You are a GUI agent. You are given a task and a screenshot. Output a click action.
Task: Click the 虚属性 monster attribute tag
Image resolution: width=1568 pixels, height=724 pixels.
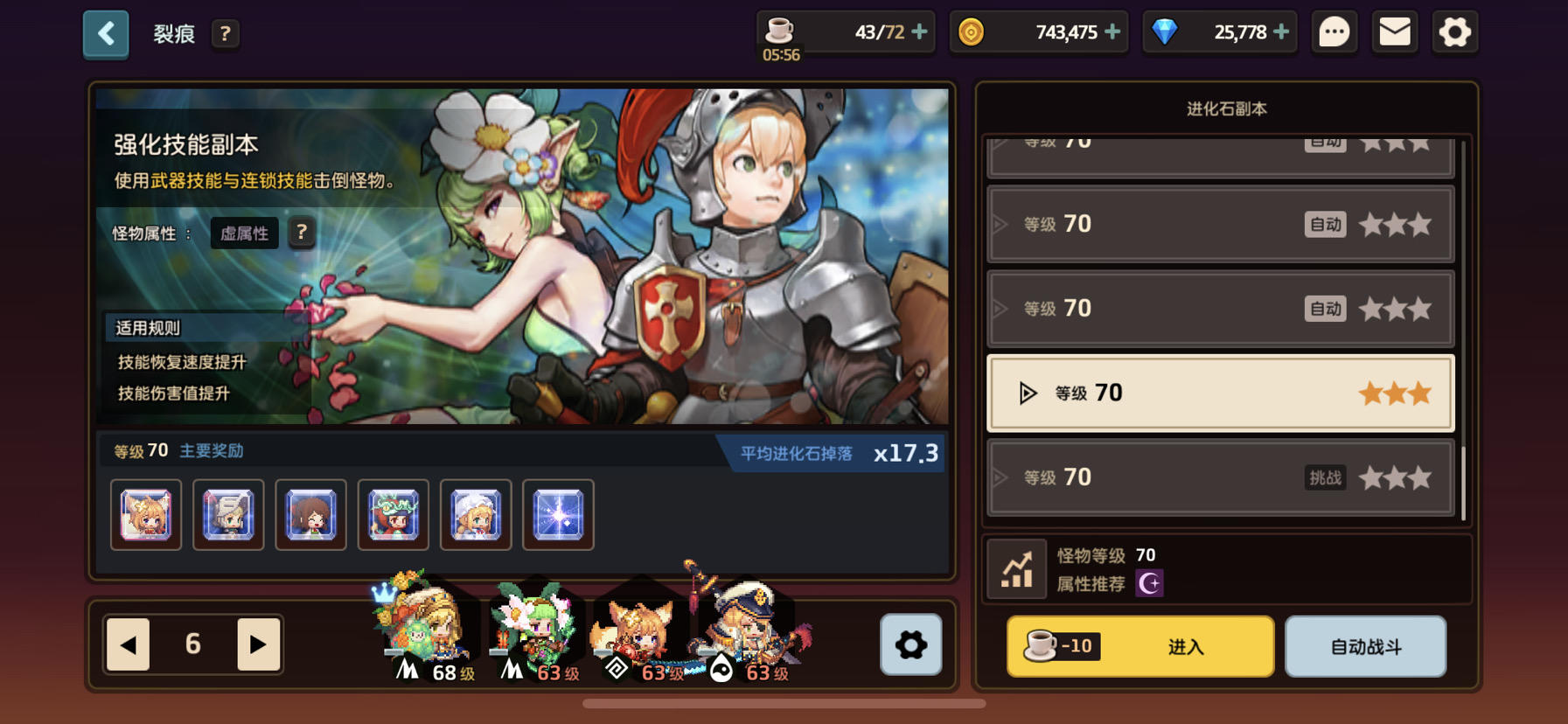click(244, 233)
